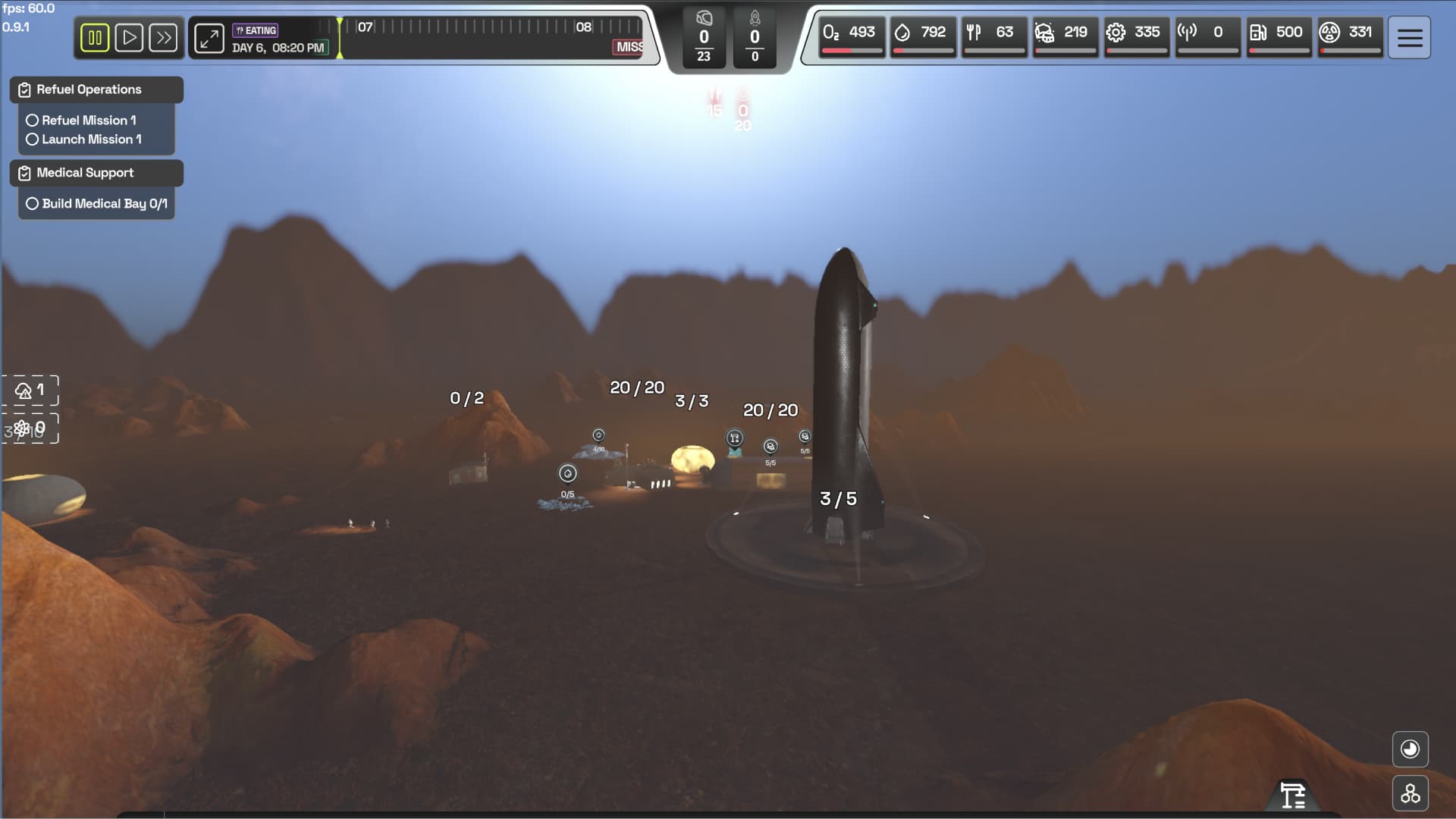Open the oxygen resource panel

[x=851, y=34]
